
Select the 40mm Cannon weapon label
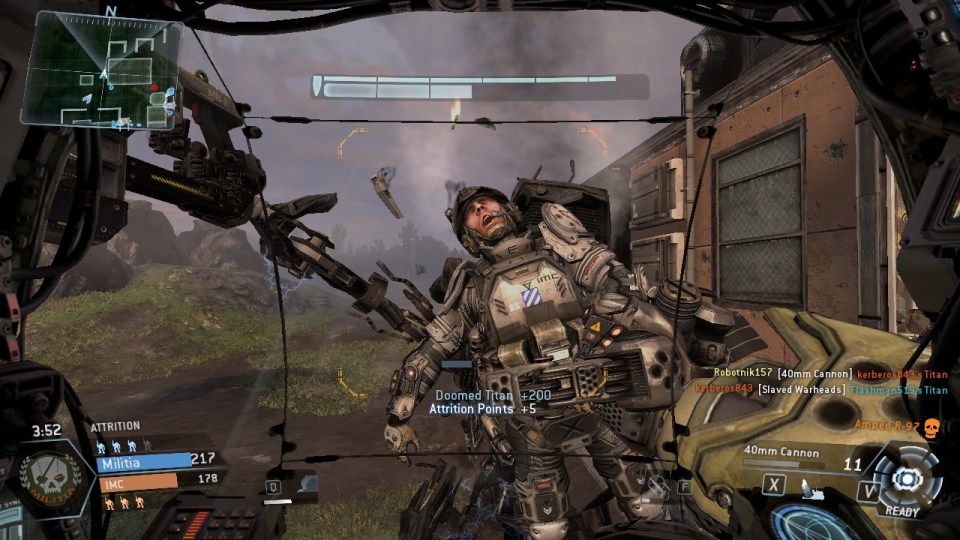(x=781, y=450)
